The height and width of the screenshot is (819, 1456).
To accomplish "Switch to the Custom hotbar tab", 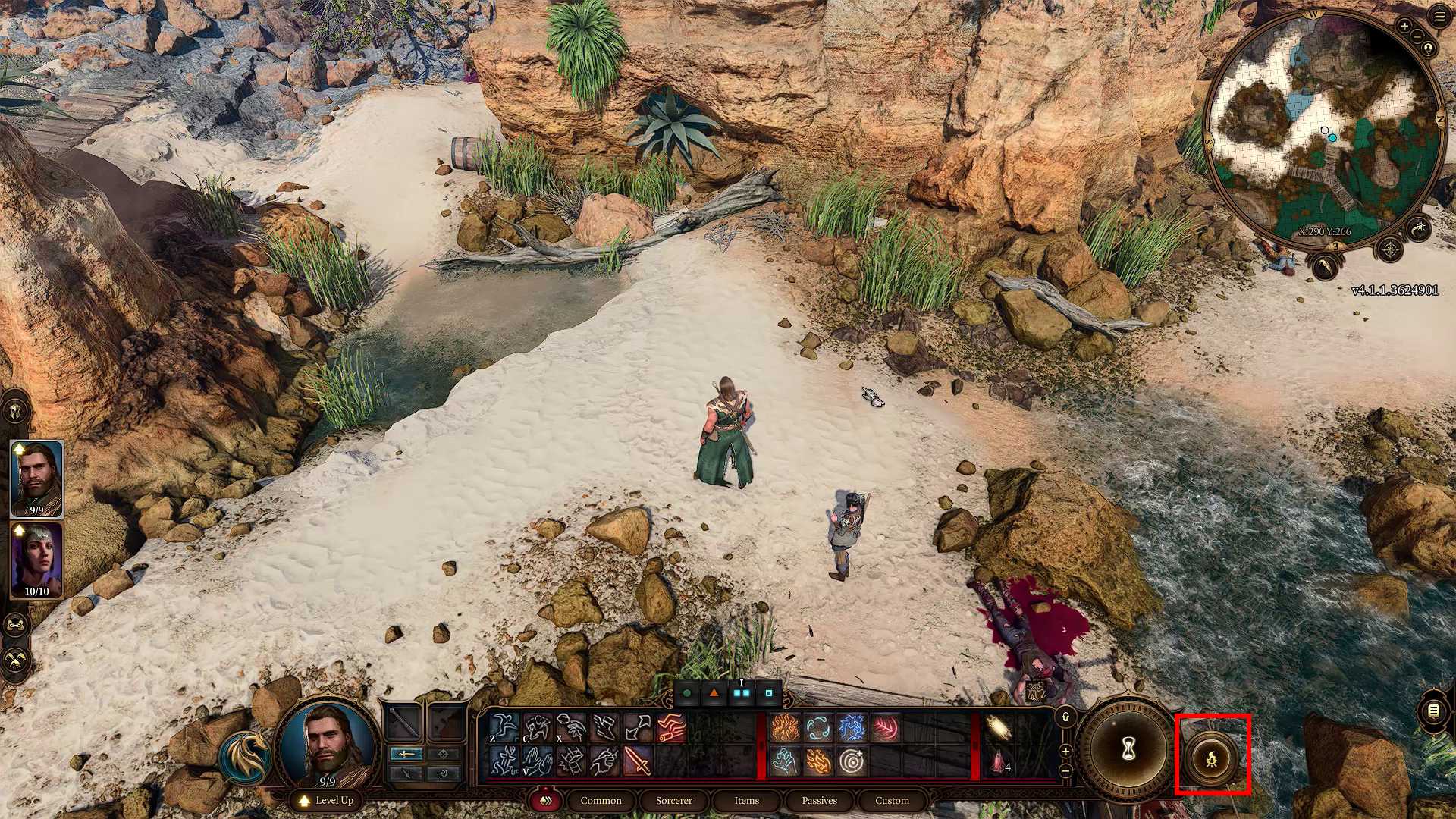I will coord(892,800).
